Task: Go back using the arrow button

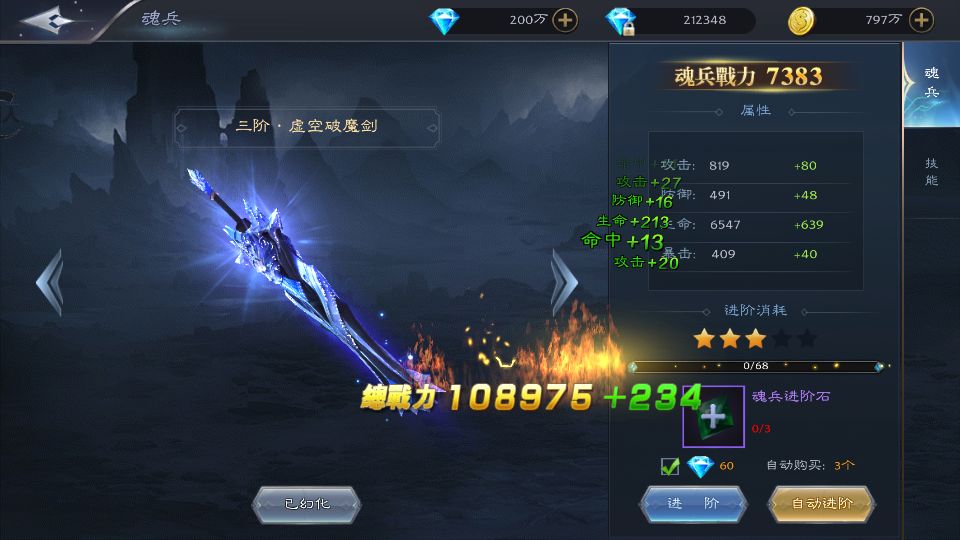Action: (50, 20)
